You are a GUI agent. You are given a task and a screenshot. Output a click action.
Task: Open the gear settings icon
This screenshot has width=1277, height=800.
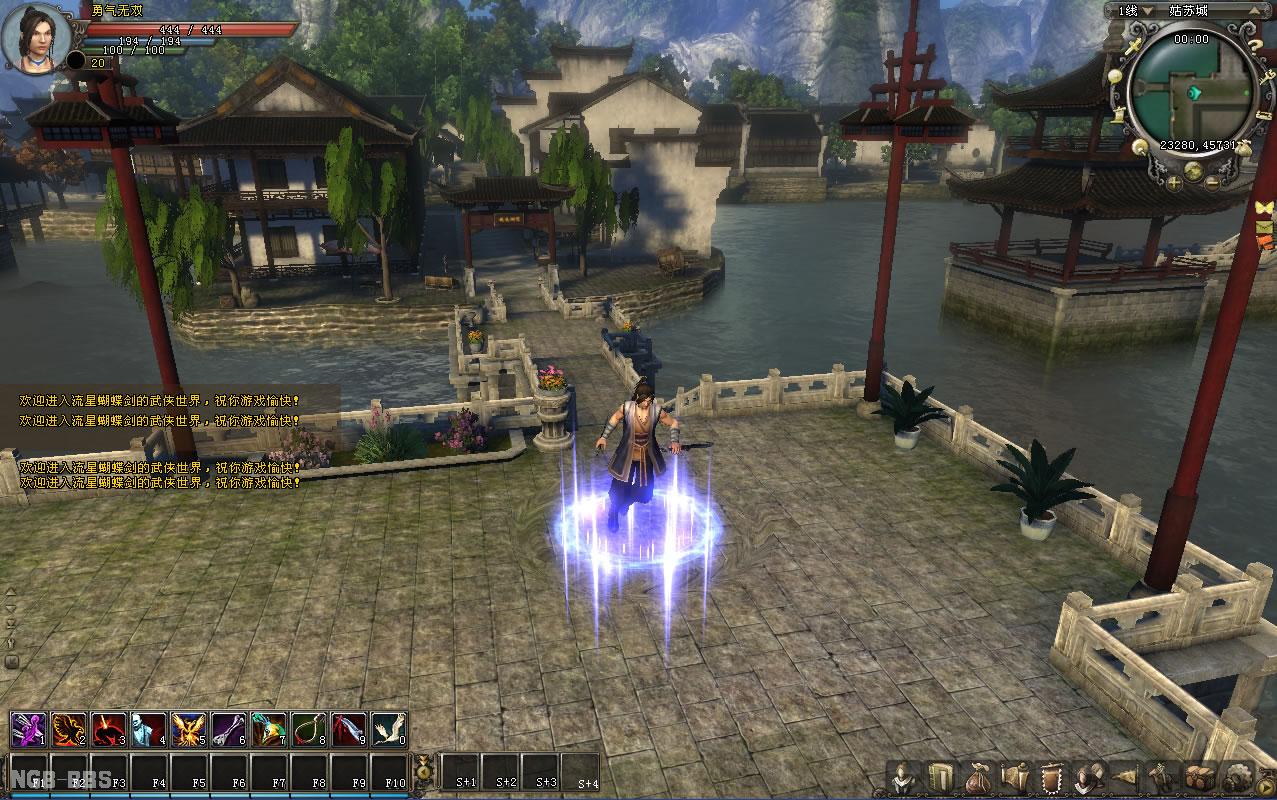[1238, 778]
